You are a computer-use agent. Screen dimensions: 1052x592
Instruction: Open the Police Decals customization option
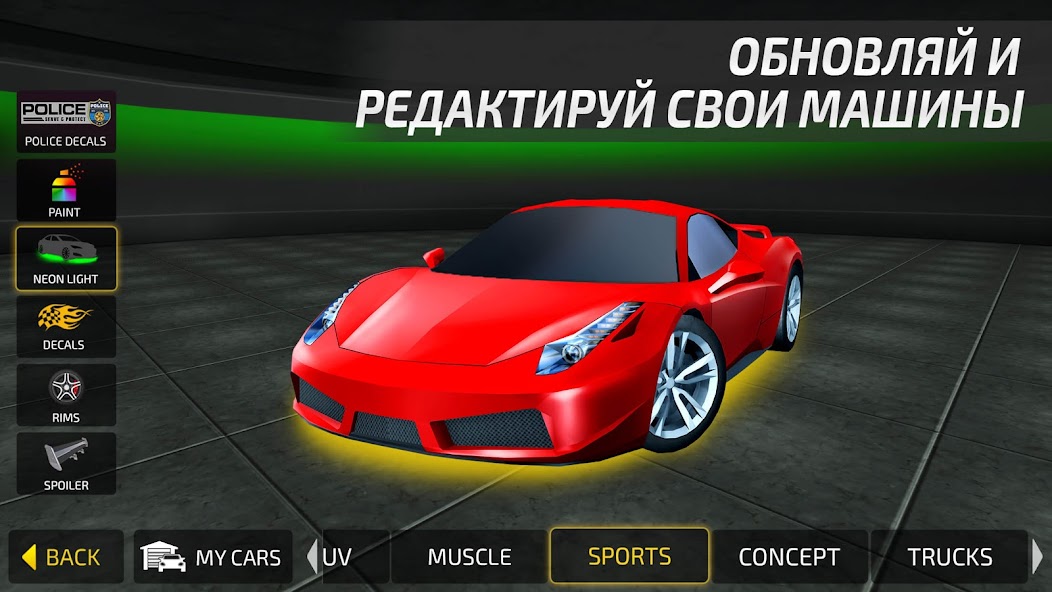click(x=66, y=122)
